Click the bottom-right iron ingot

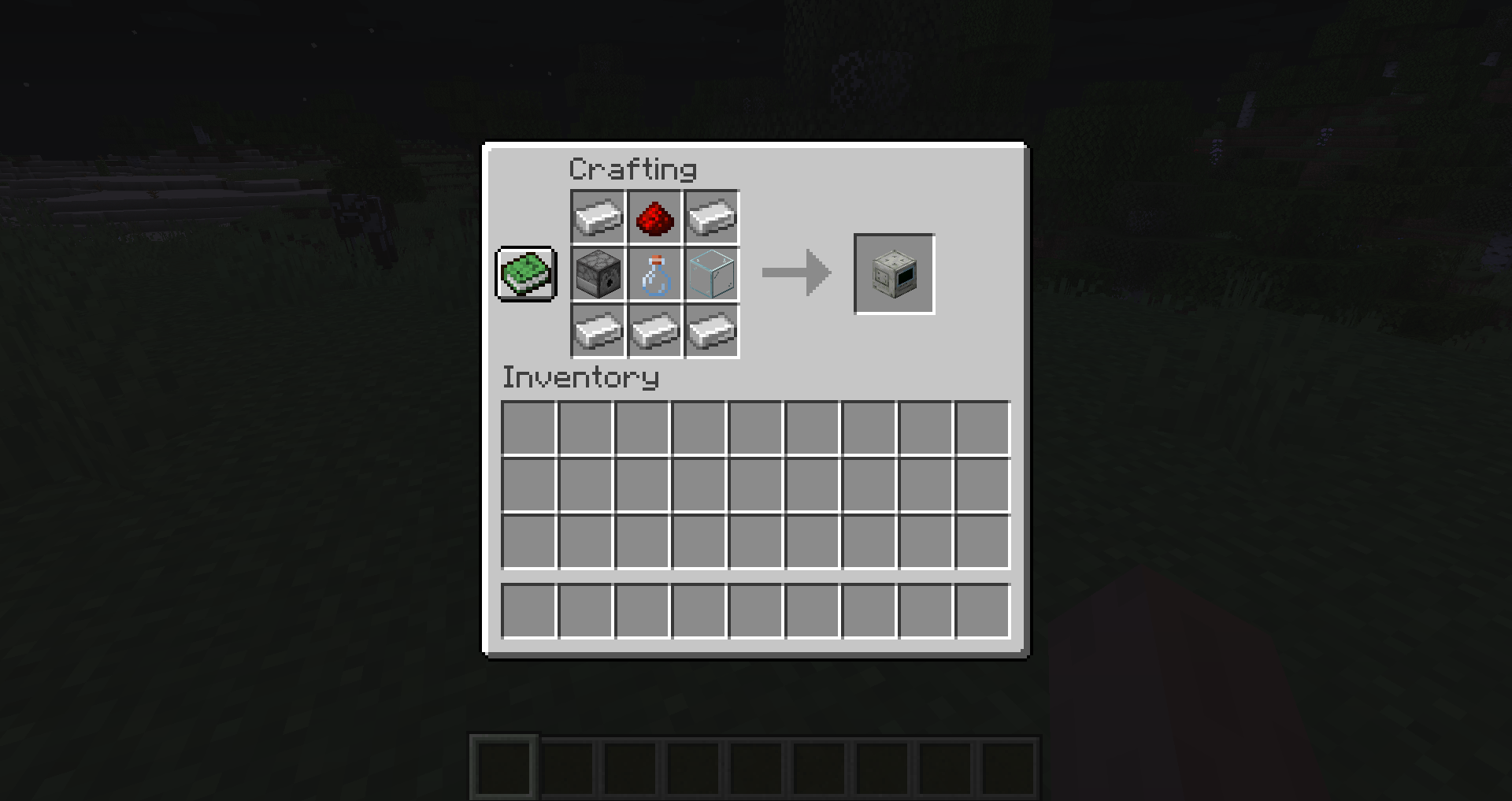[x=711, y=331]
